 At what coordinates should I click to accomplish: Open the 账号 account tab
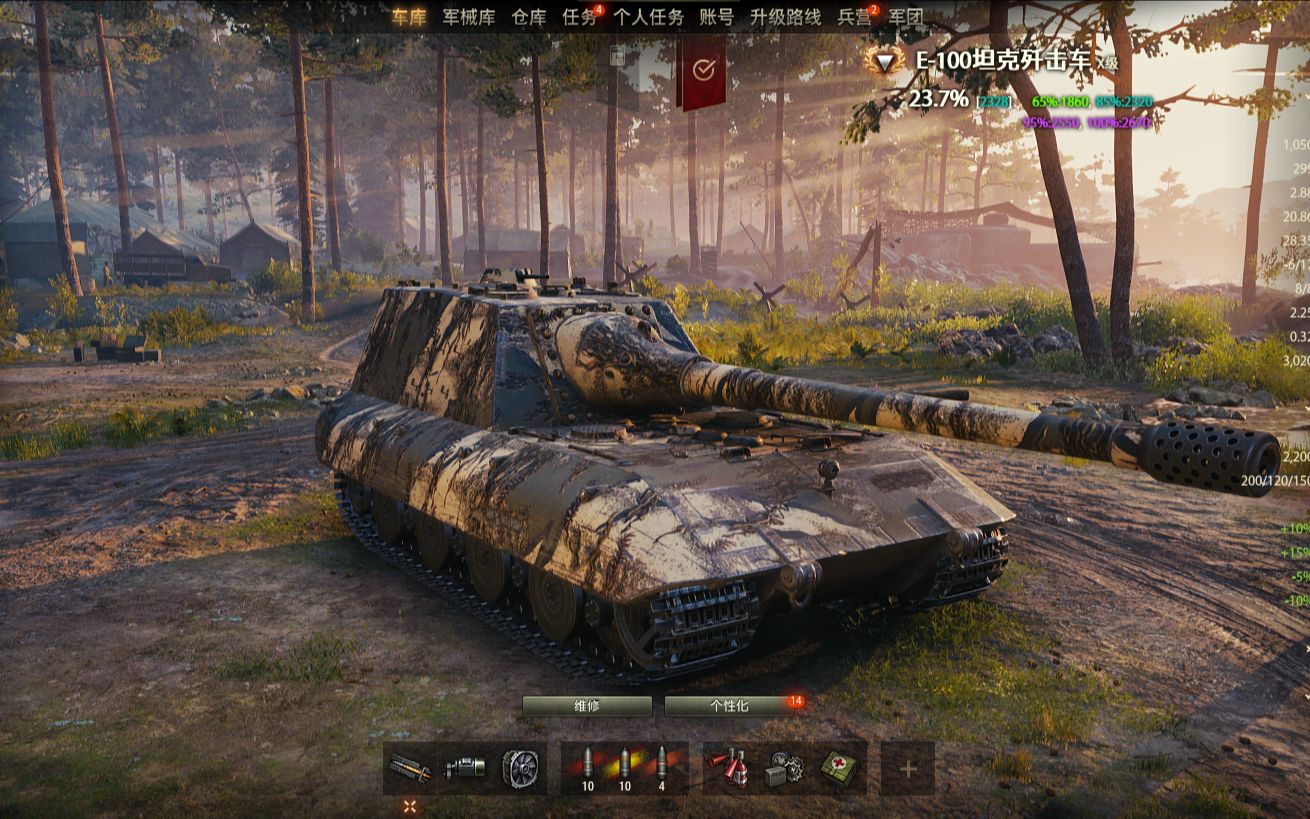pos(716,17)
